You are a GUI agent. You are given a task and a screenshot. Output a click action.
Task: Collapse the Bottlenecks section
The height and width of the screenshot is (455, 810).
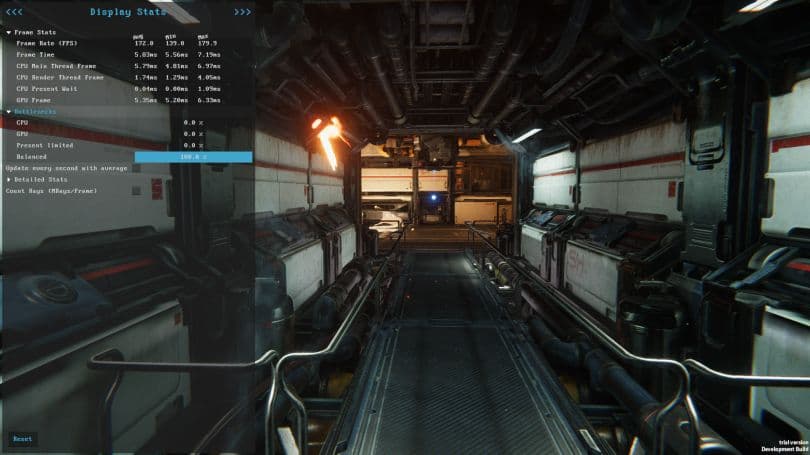click(9, 111)
